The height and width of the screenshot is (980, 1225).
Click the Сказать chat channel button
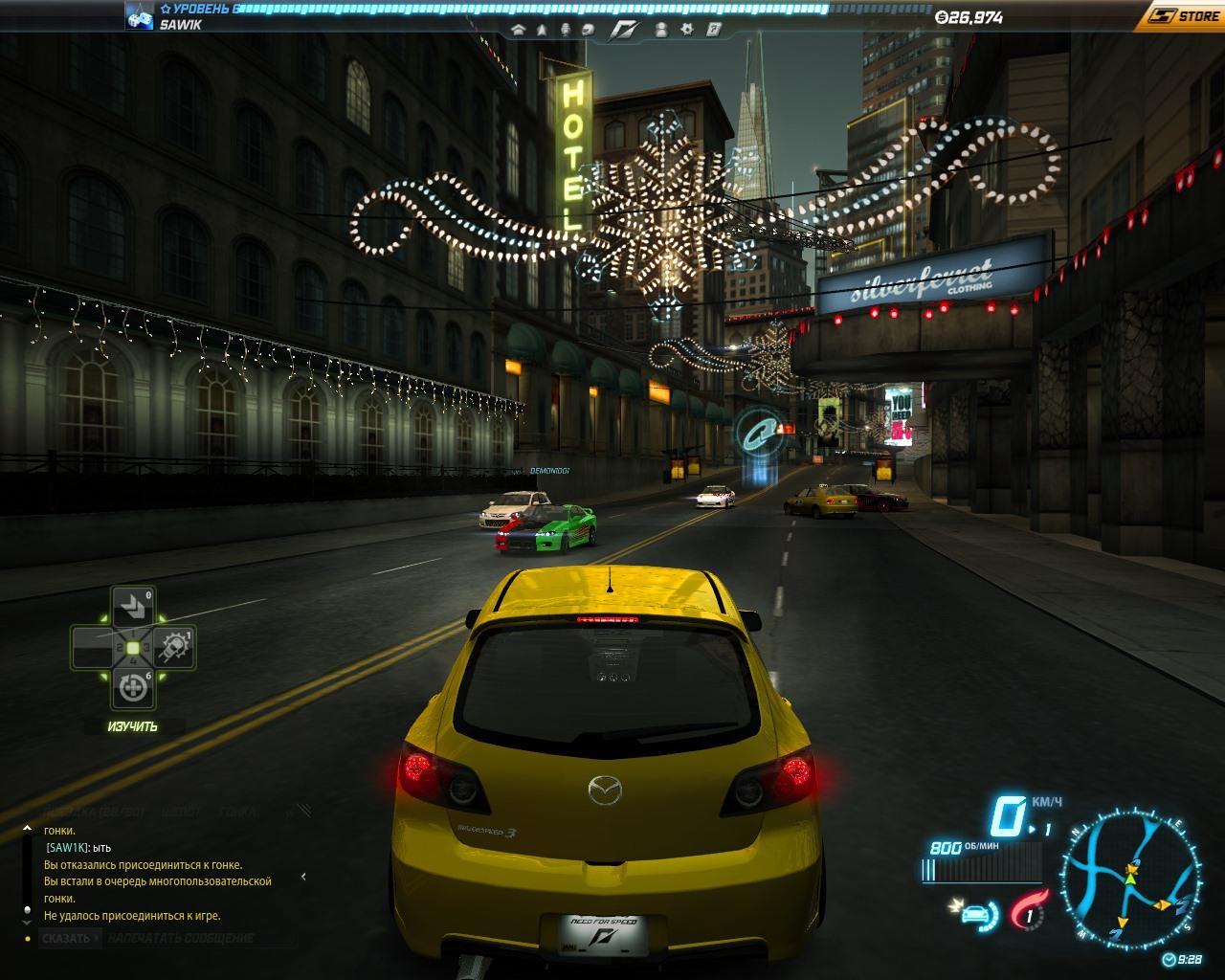(66, 938)
